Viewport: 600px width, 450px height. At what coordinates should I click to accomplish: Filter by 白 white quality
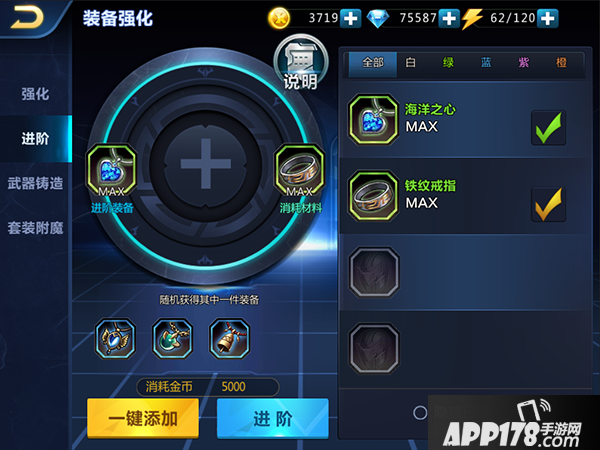(411, 62)
